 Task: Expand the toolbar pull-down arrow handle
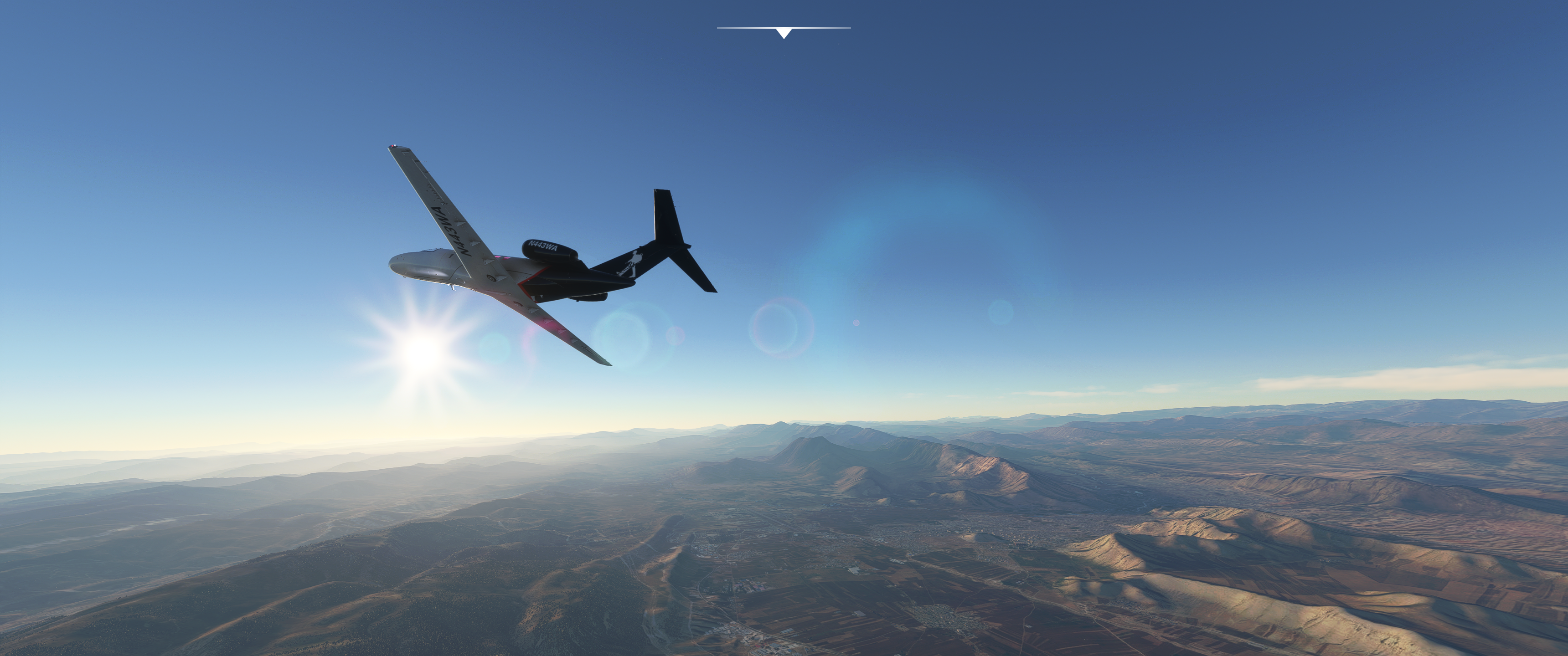click(784, 32)
